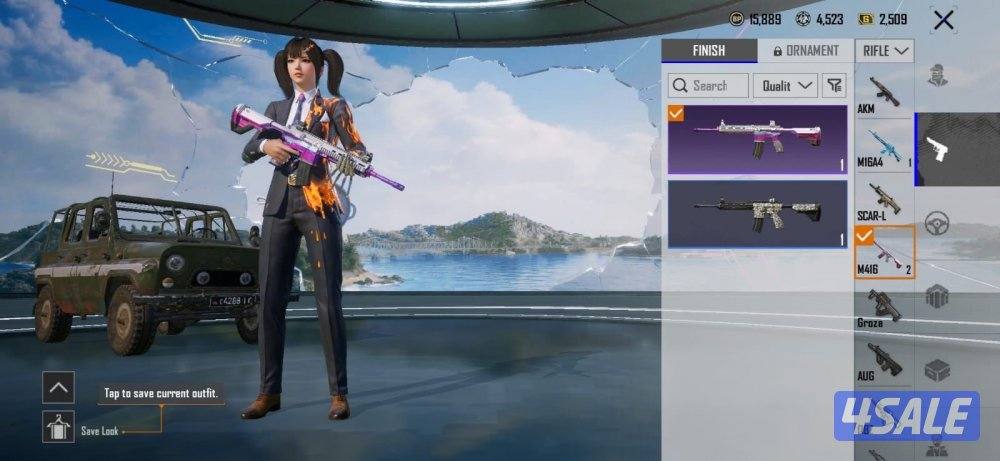Switch to the Finish tab

click(708, 51)
